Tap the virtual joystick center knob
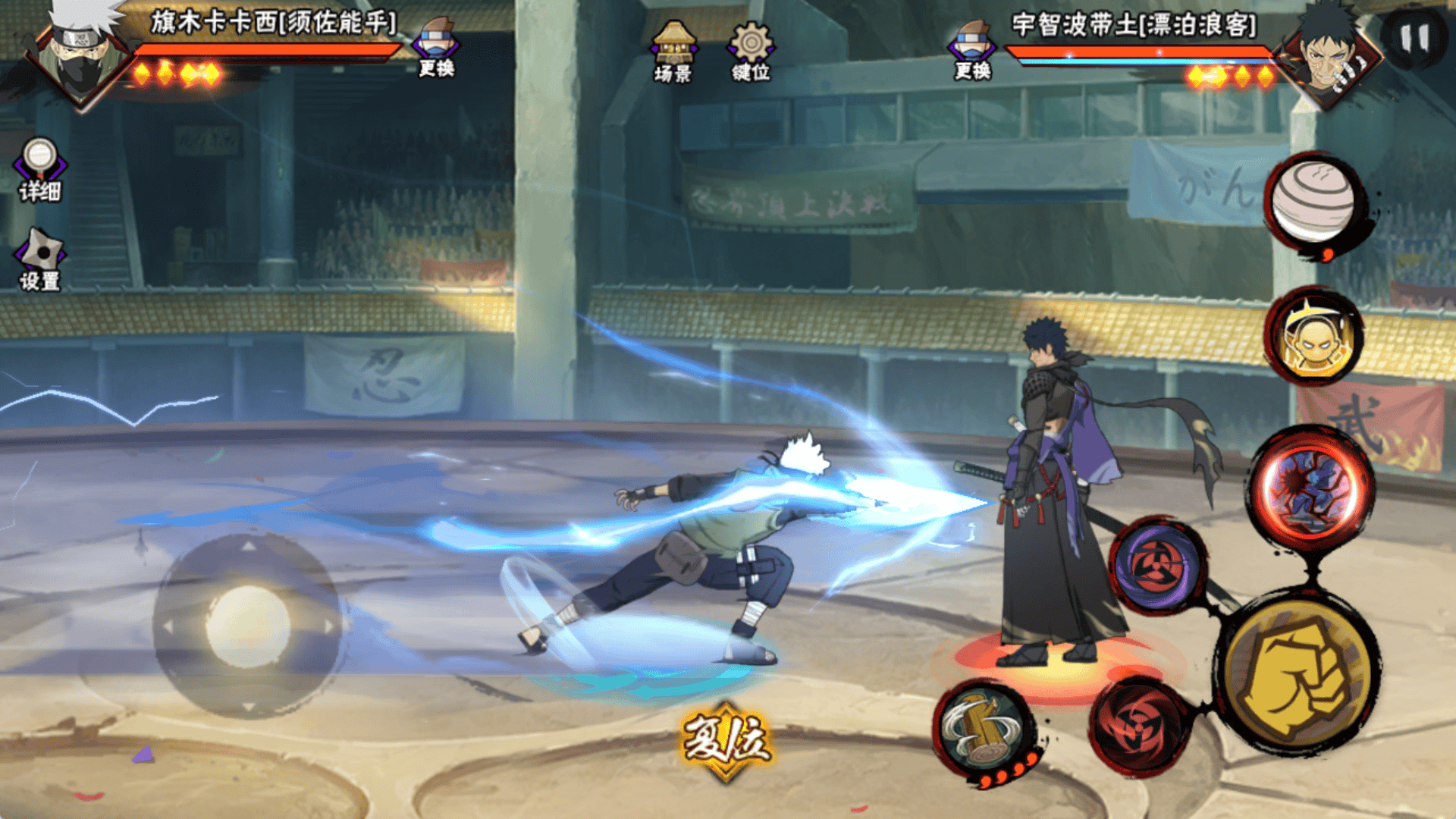Screen dimensions: 1456x819 [x=247, y=626]
